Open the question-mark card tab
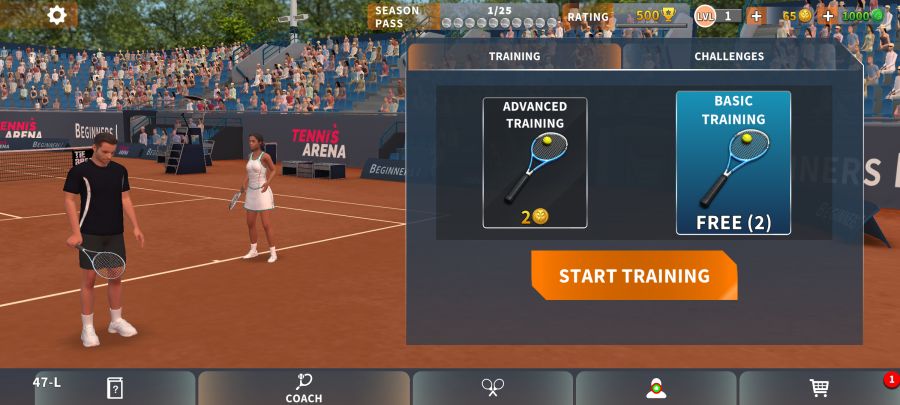900x405 pixels. click(115, 388)
